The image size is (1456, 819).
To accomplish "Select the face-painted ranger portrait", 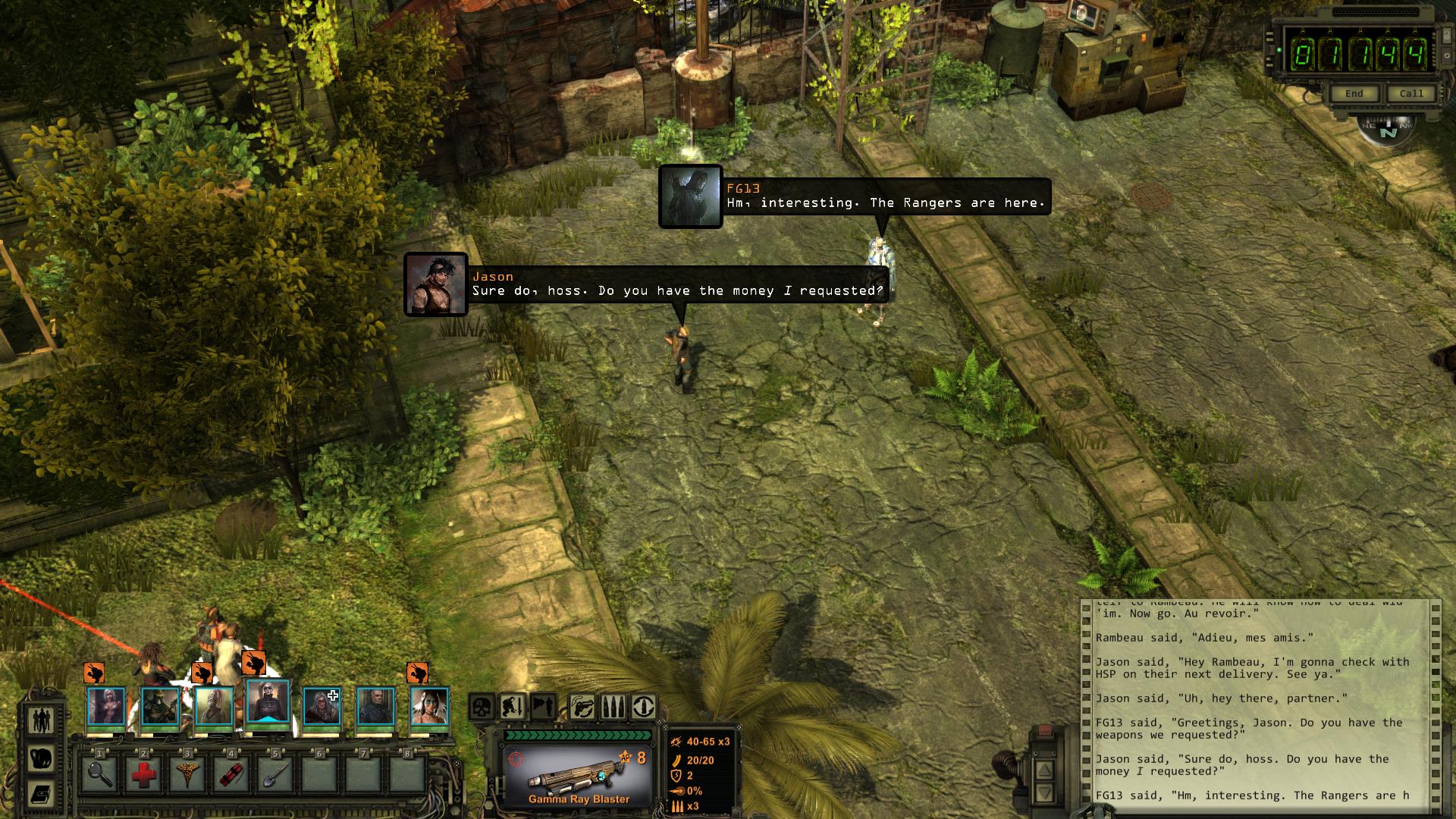I will [x=429, y=706].
